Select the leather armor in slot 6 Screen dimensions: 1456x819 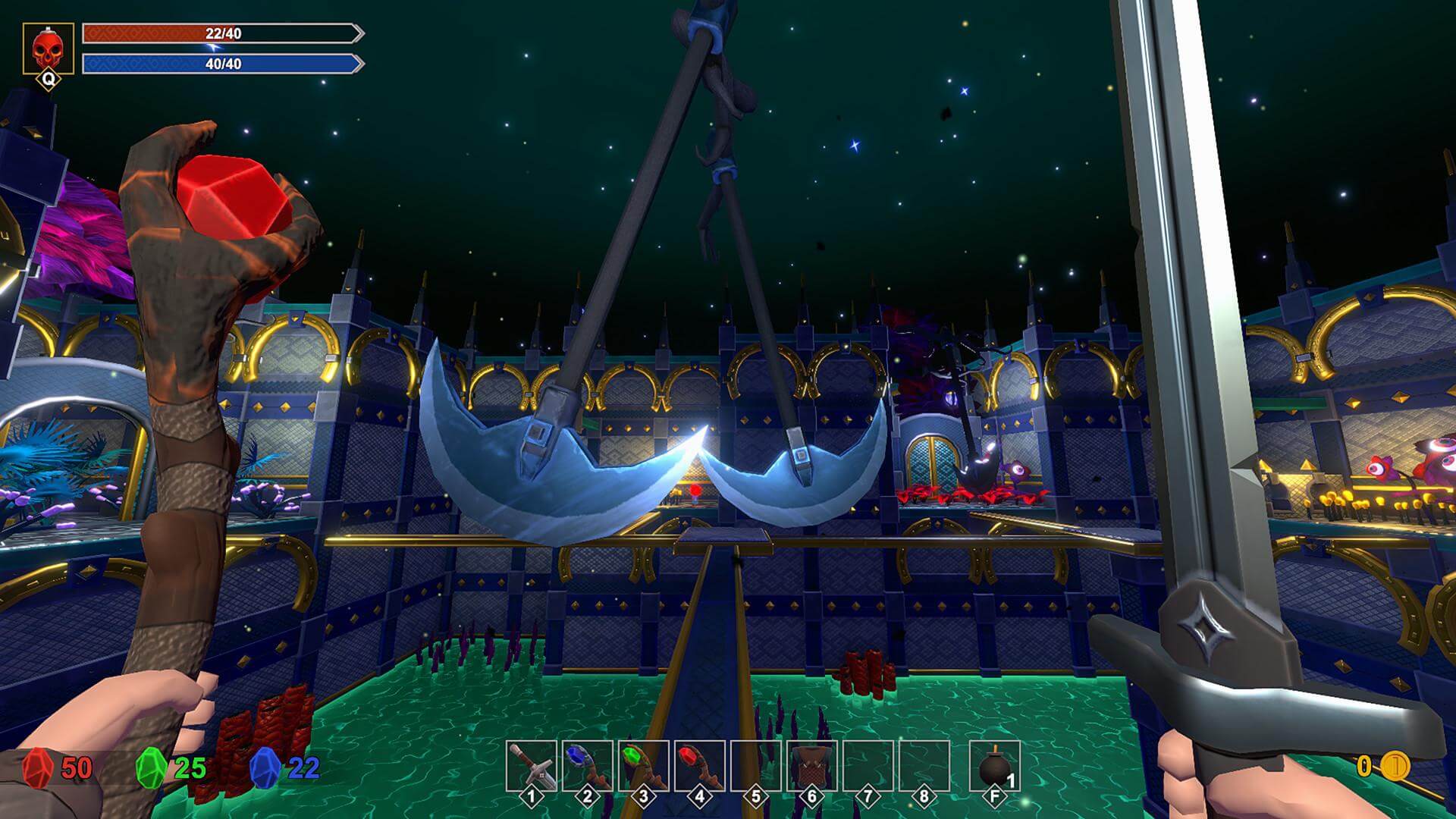pos(811,766)
